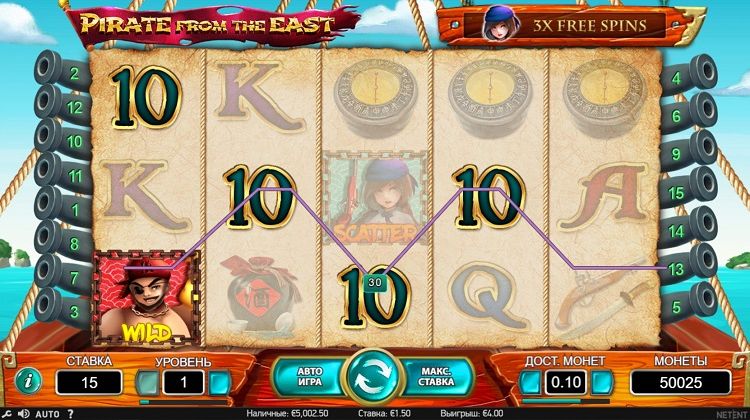Lower the coin value below 0.10
The width and height of the screenshot is (750, 420).
531,381
